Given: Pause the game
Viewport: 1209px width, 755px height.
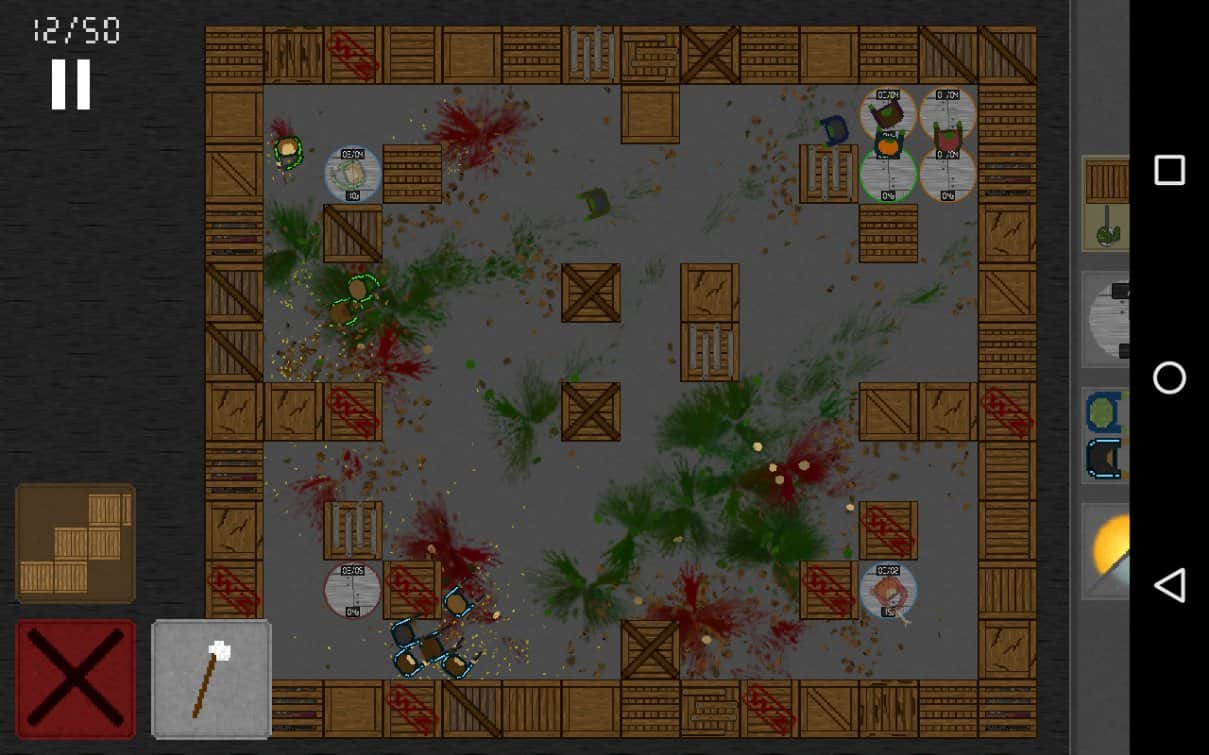Looking at the screenshot, I should (71, 85).
